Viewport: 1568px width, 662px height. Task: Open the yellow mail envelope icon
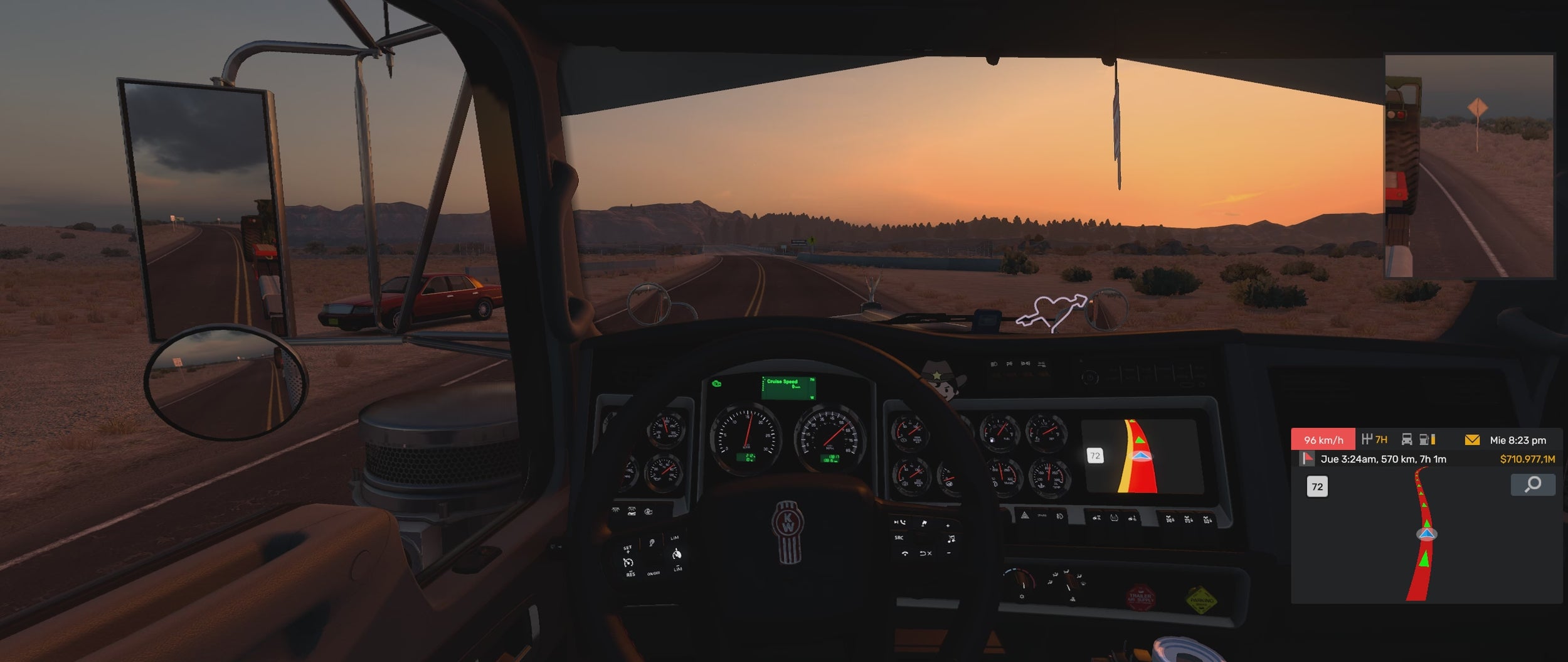tap(1471, 440)
